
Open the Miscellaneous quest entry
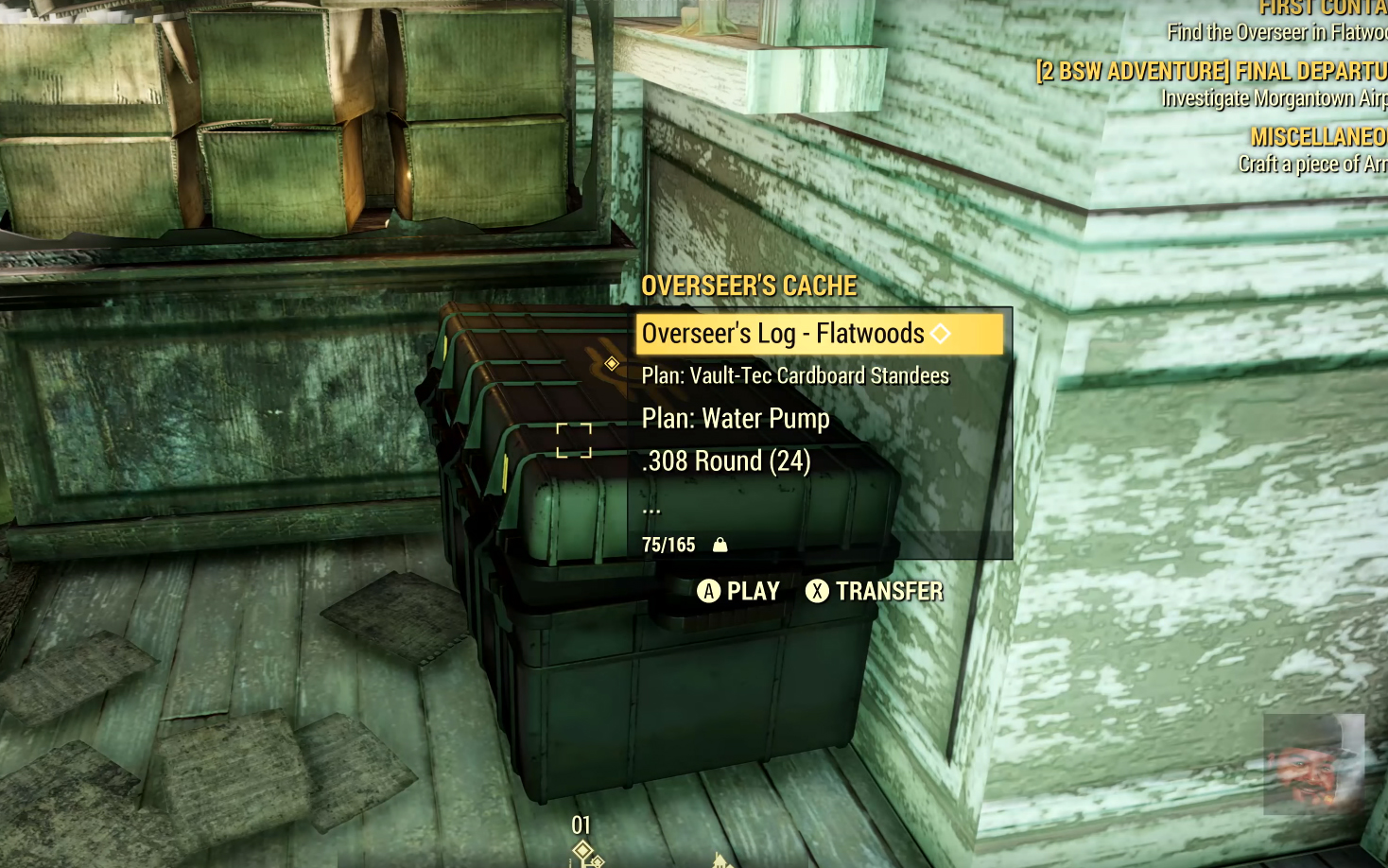coord(1318,138)
